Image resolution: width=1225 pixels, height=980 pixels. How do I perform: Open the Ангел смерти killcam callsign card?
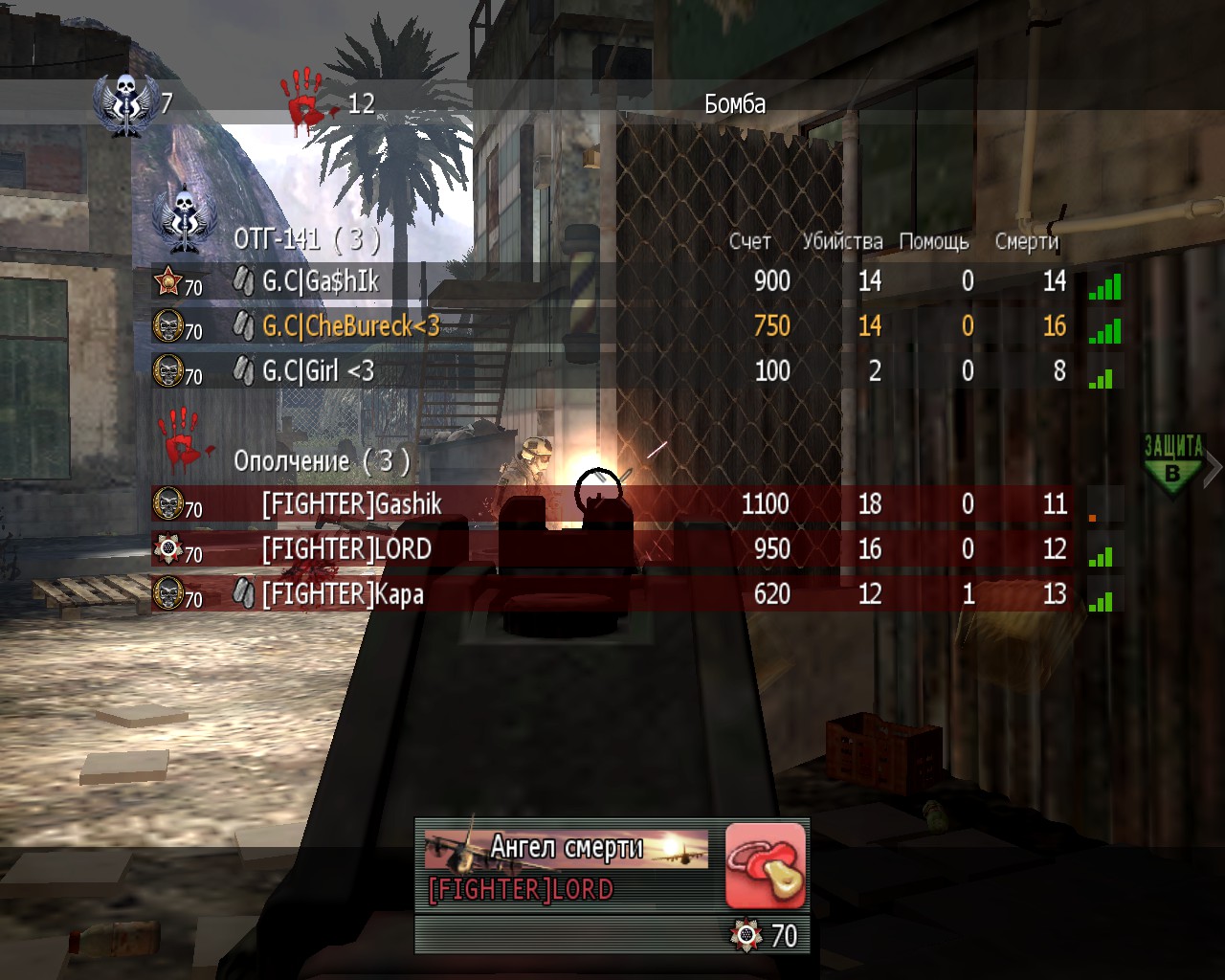click(567, 849)
